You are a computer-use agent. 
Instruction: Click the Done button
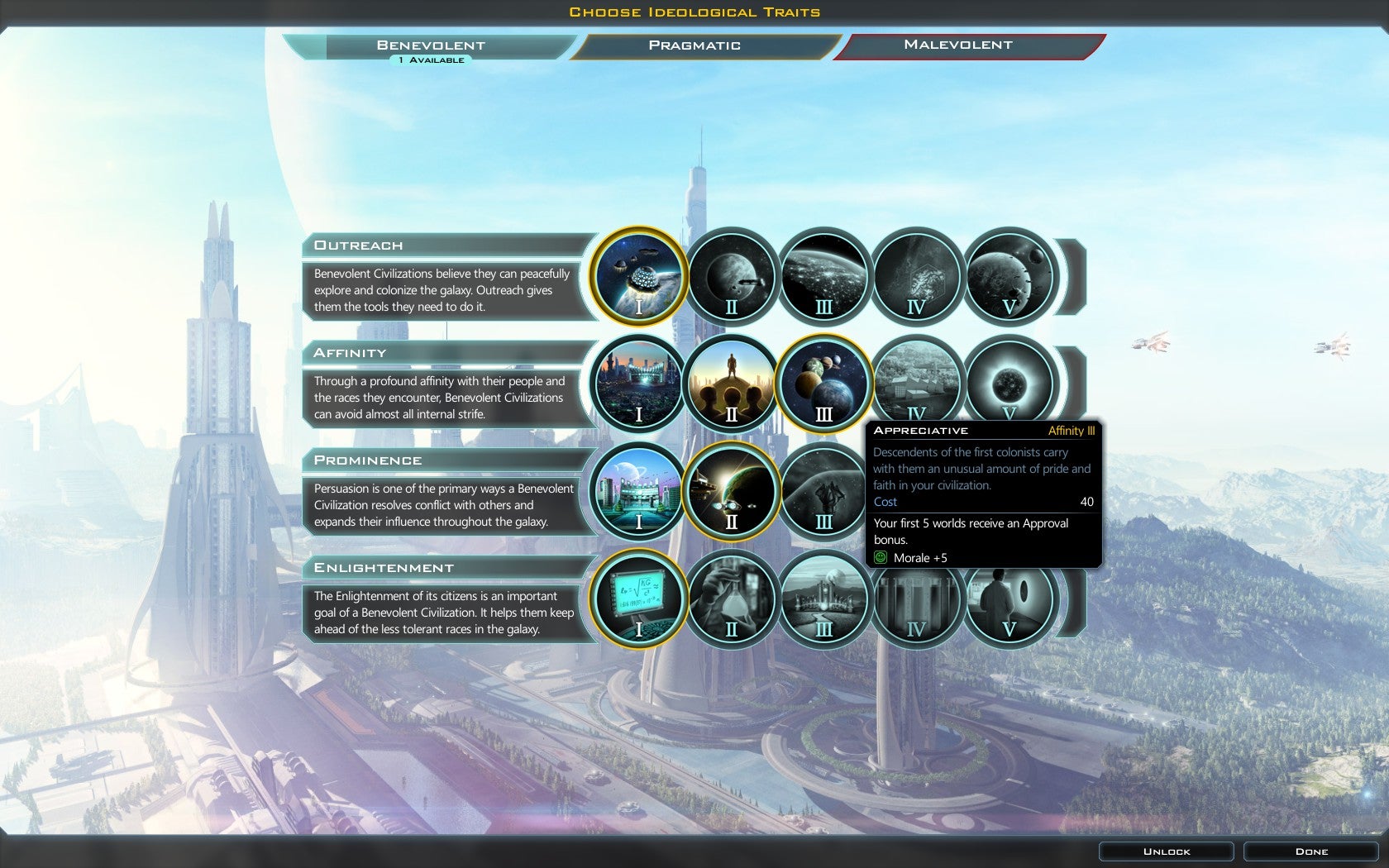coord(1311,851)
